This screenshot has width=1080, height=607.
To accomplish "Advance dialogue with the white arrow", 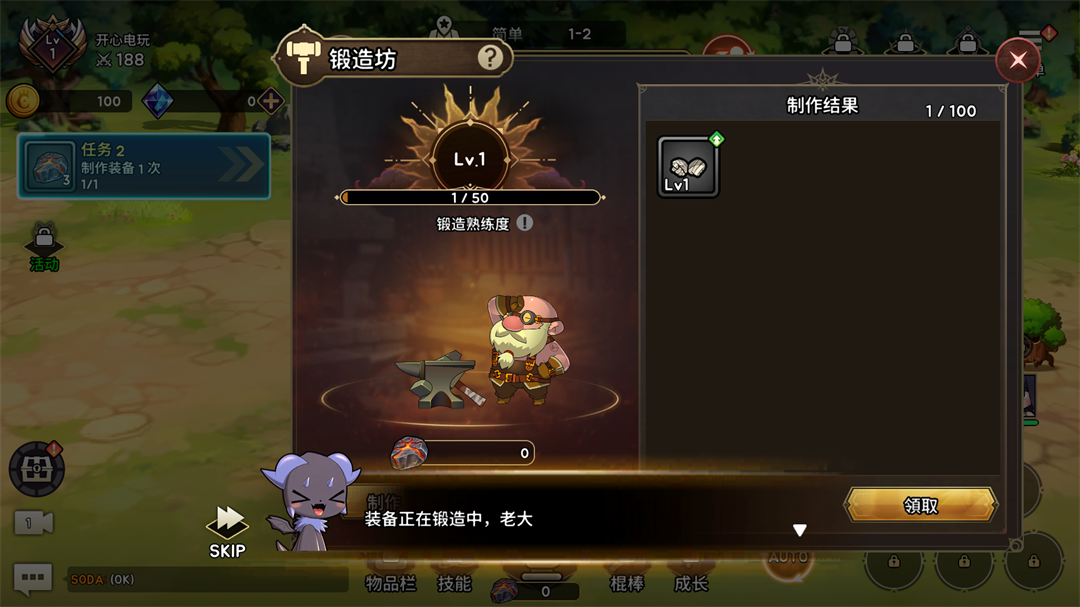I will click(x=799, y=530).
